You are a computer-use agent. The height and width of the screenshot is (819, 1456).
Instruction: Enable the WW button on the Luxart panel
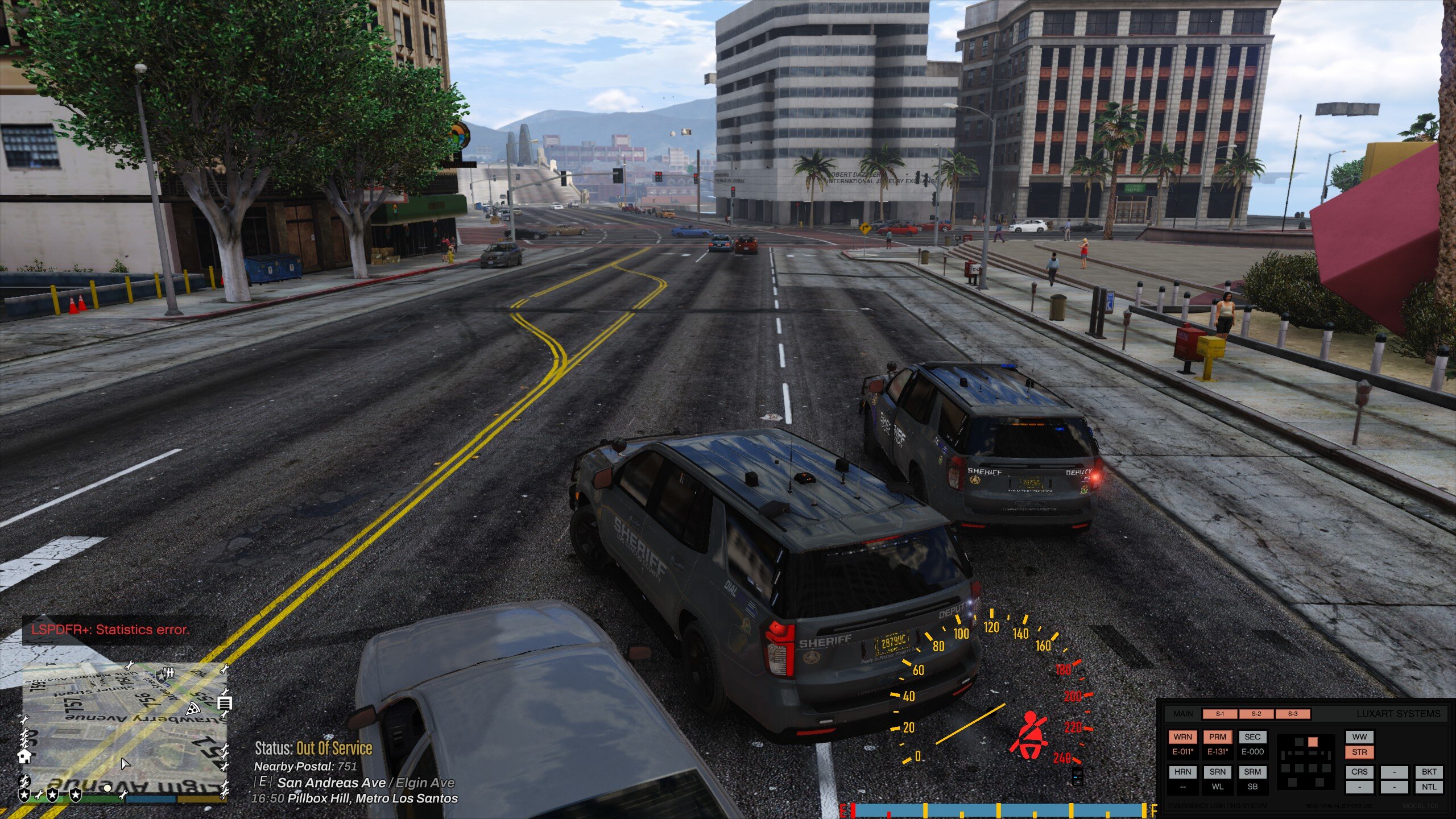tap(1359, 737)
